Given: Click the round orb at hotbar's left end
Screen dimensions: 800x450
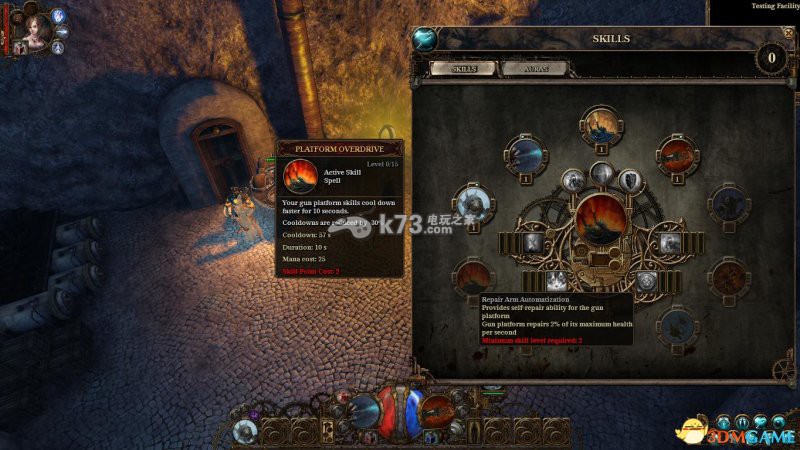Looking at the screenshot, I should click(x=246, y=431).
